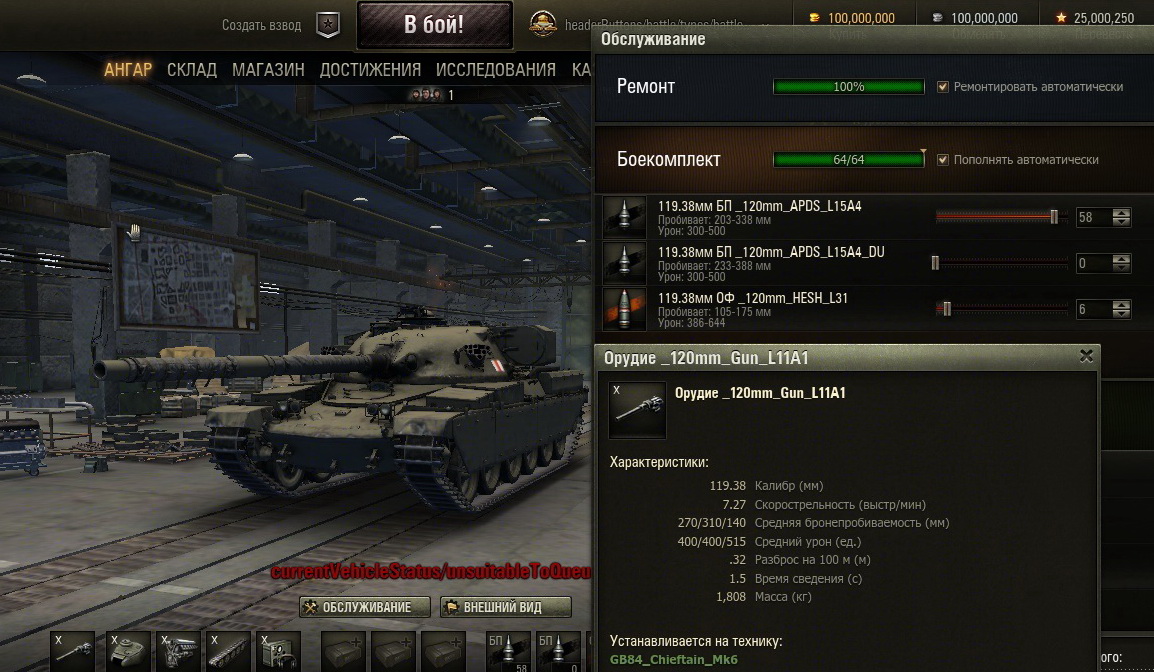The image size is (1154, 672).
Task: Switch to the АНГАР tab
Action: tap(128, 70)
